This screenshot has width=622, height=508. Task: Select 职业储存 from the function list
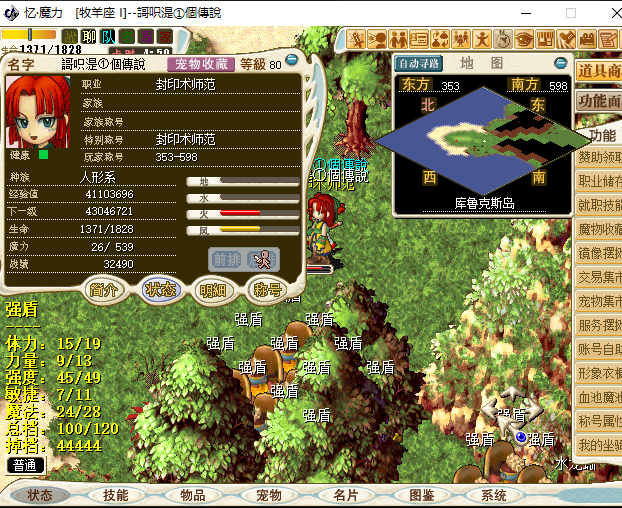pyautogui.click(x=599, y=181)
